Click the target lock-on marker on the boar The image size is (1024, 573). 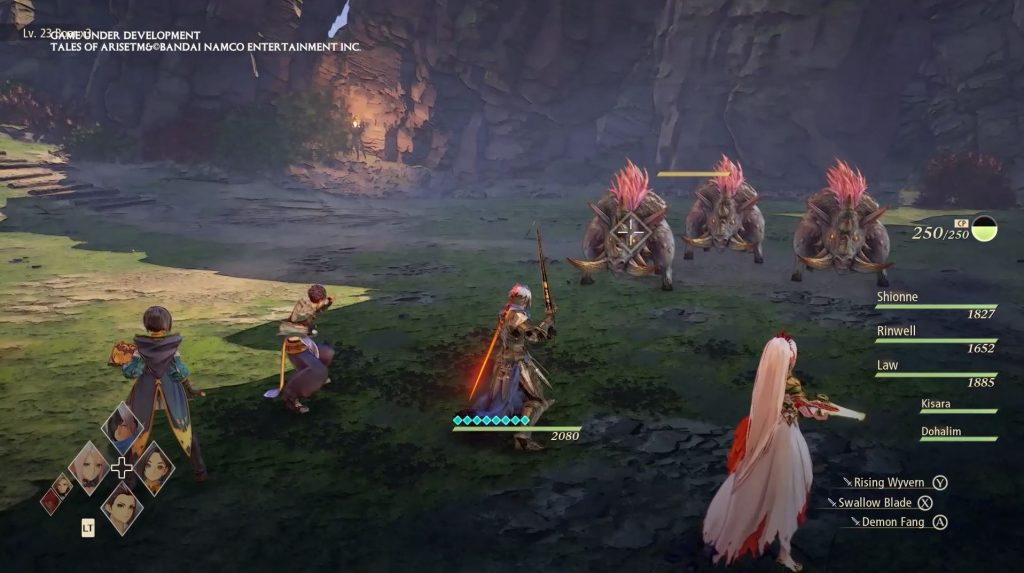pos(630,233)
